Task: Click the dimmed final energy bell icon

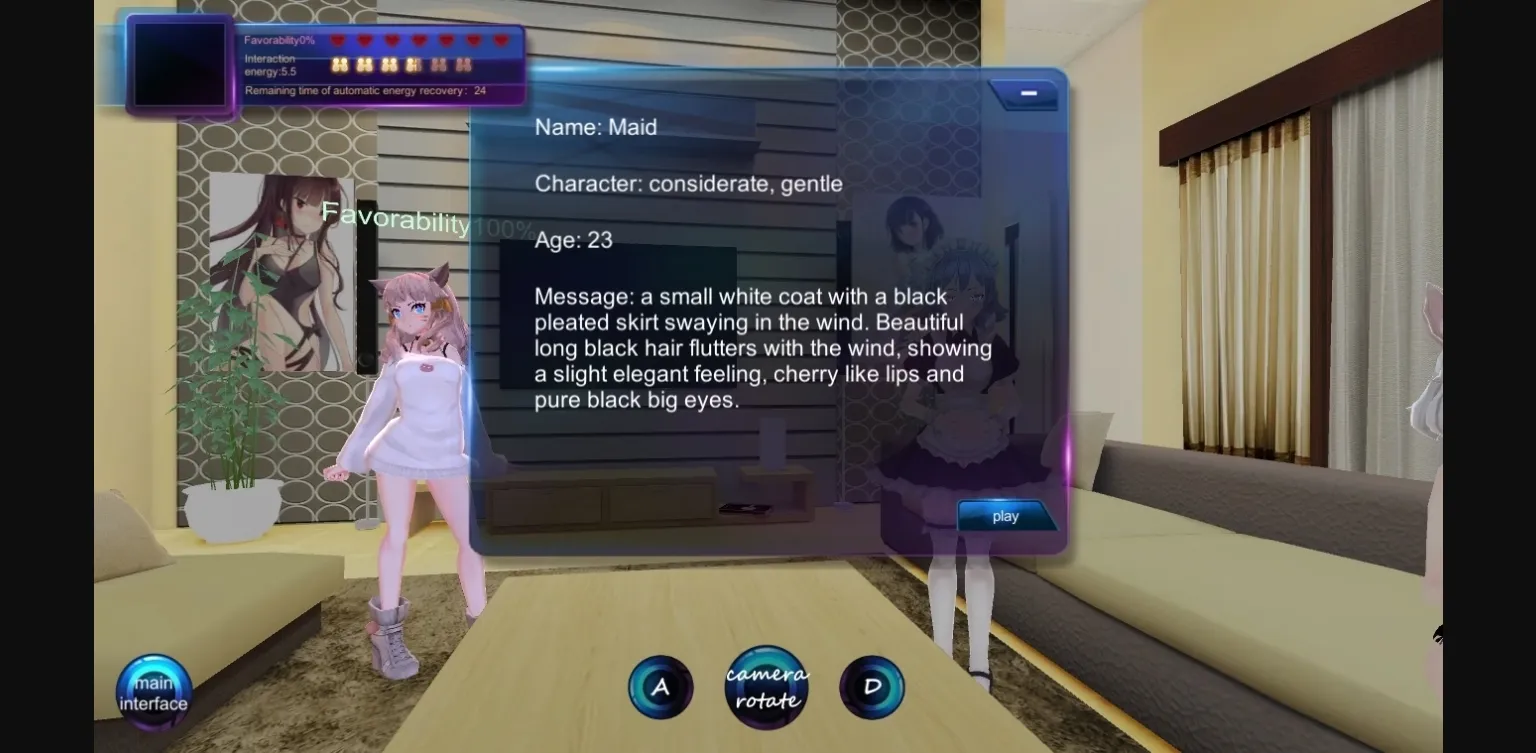Action: point(464,65)
